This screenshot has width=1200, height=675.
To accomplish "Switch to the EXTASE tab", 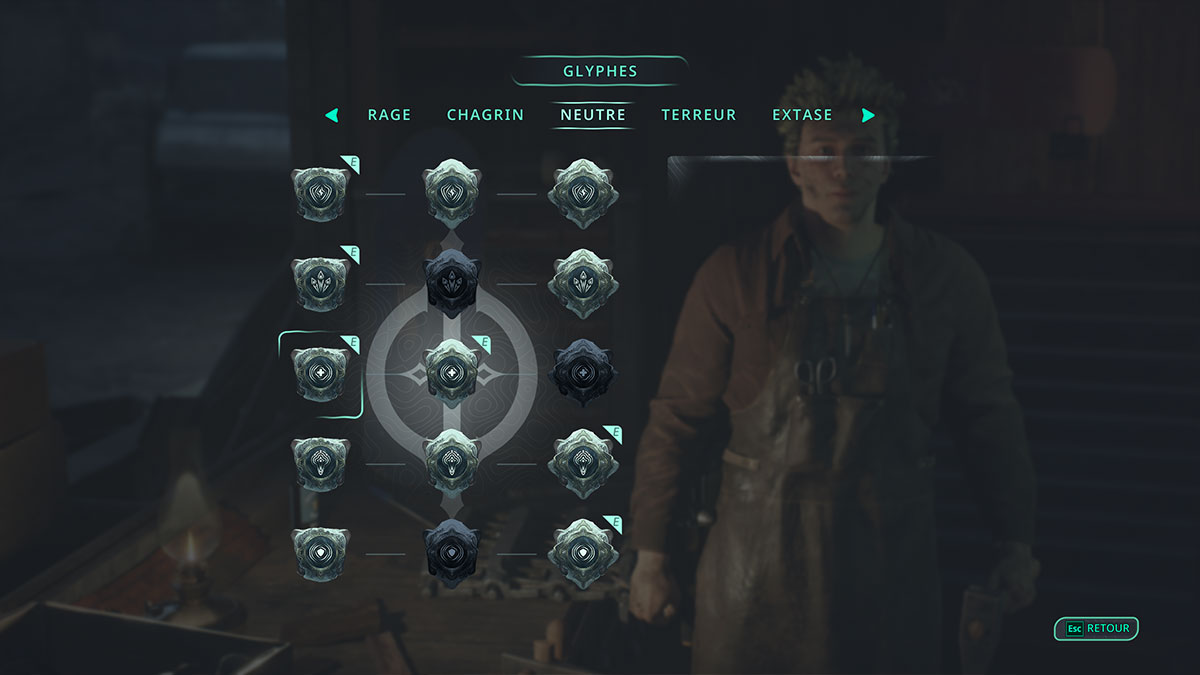I will pyautogui.click(x=802, y=115).
